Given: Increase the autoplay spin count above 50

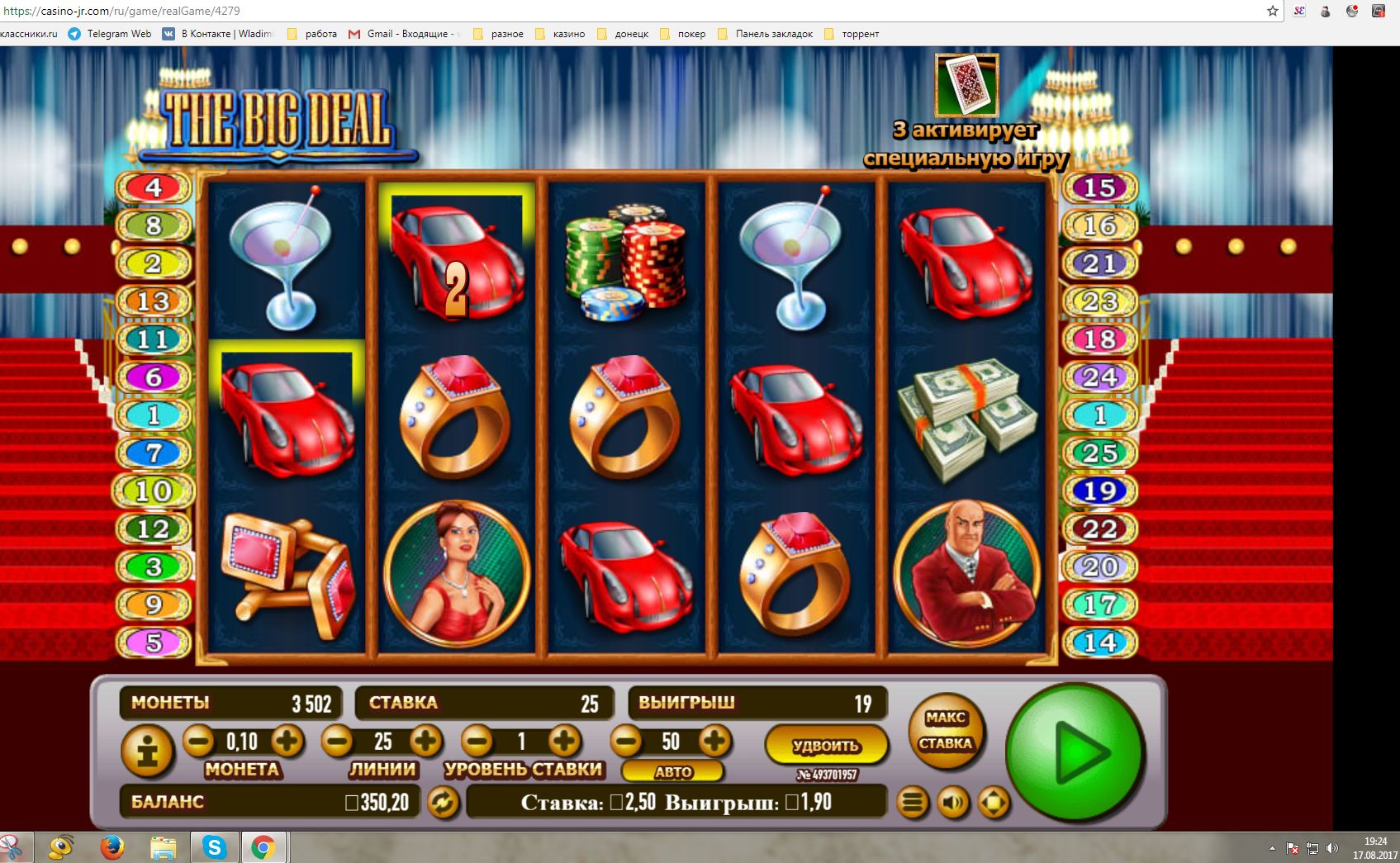Looking at the screenshot, I should [x=714, y=741].
